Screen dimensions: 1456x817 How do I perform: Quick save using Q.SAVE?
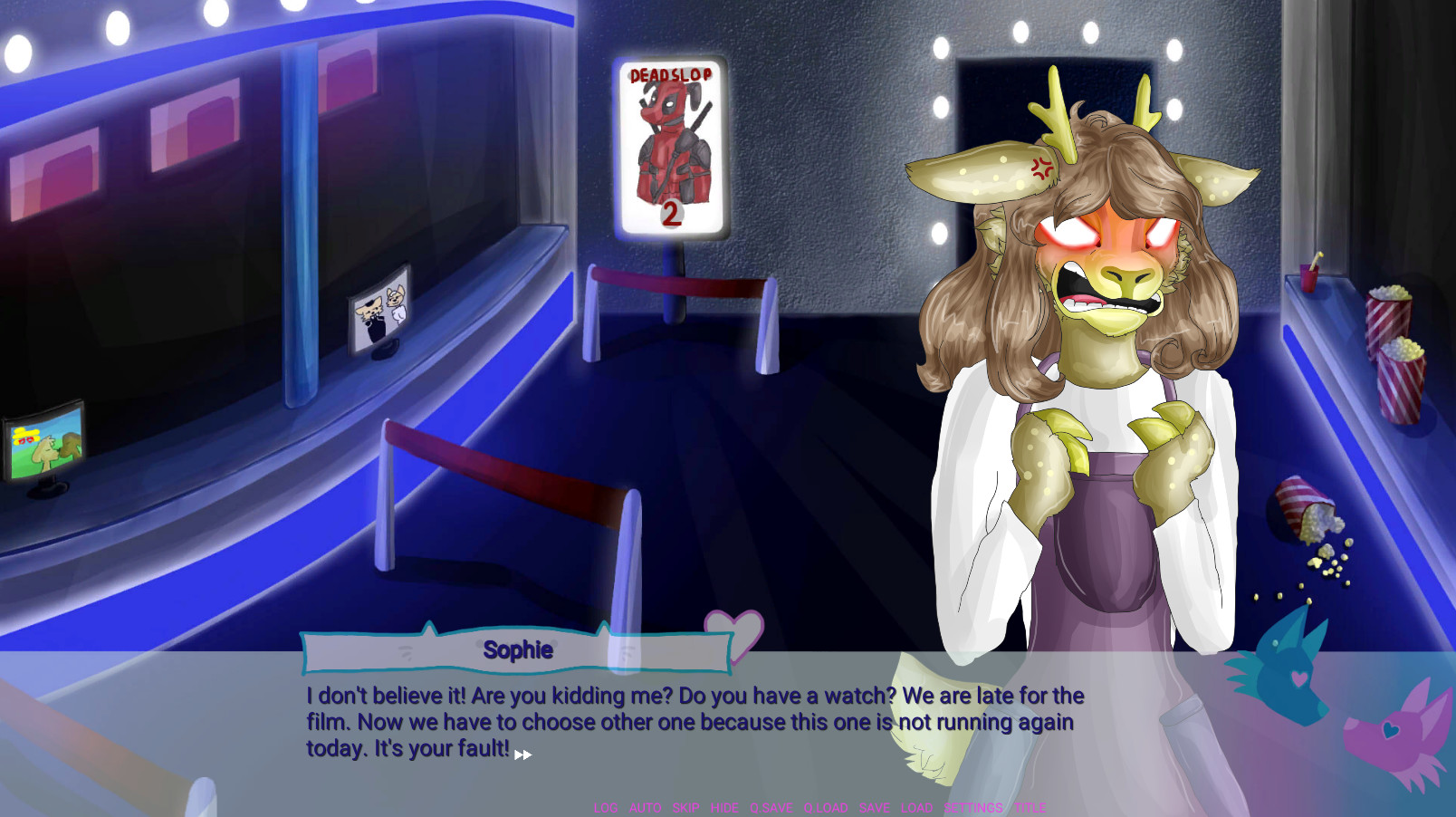click(771, 807)
